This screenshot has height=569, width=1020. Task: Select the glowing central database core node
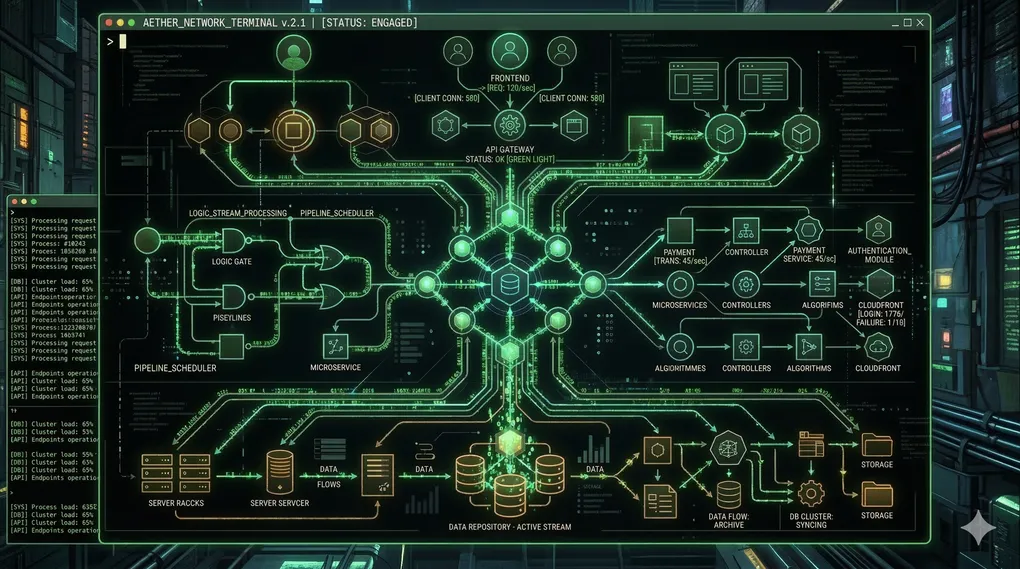(x=510, y=285)
